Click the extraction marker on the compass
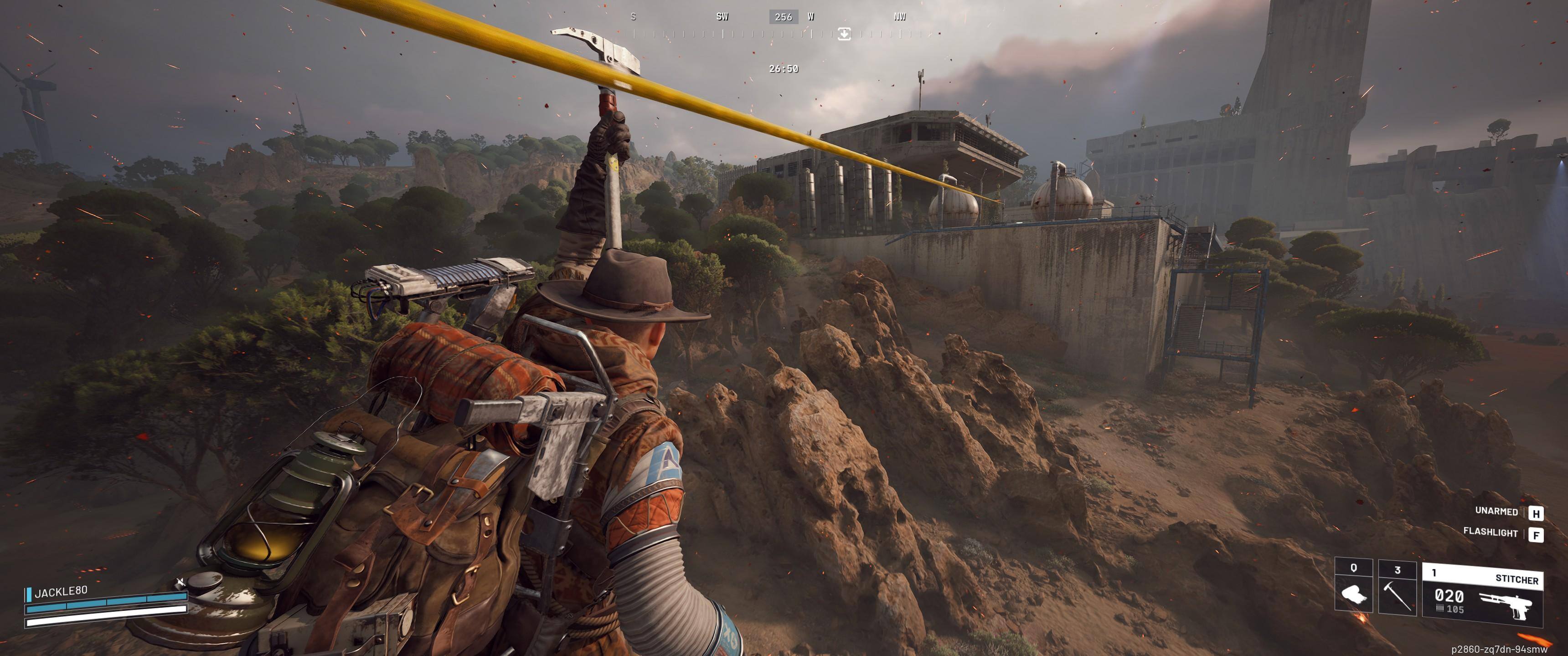 pos(844,34)
